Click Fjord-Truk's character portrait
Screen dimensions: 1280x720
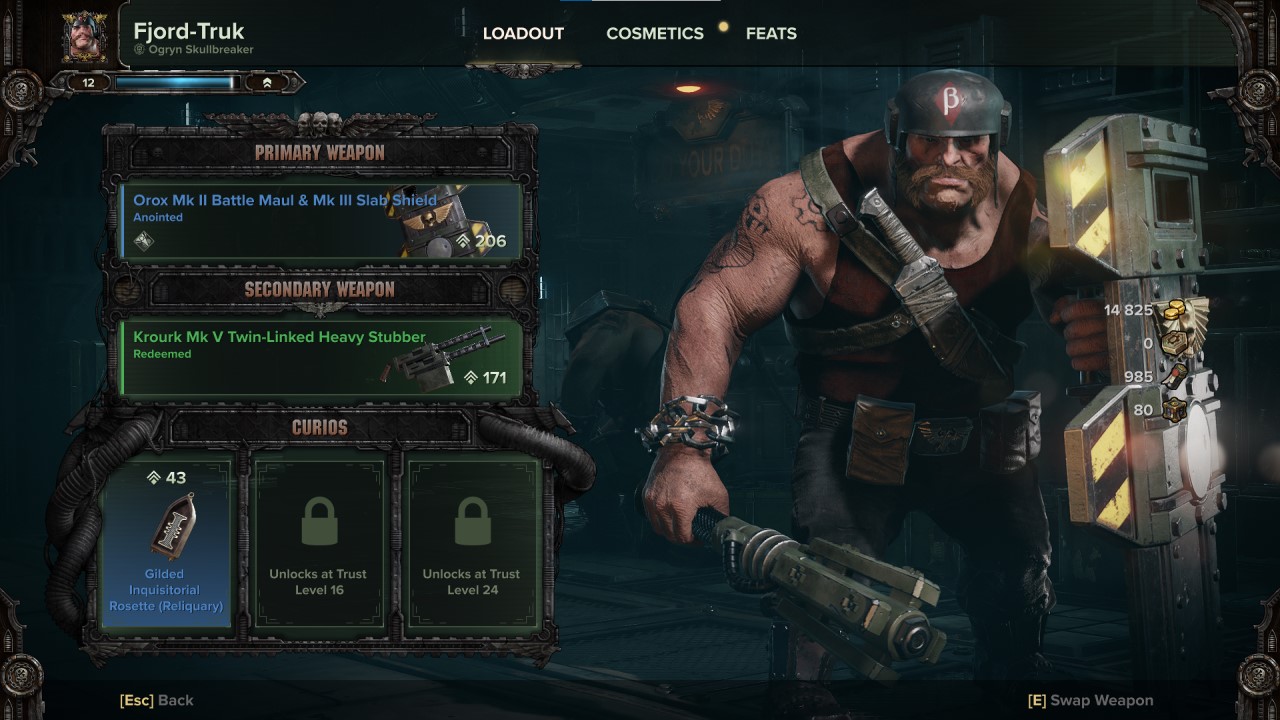click(86, 37)
